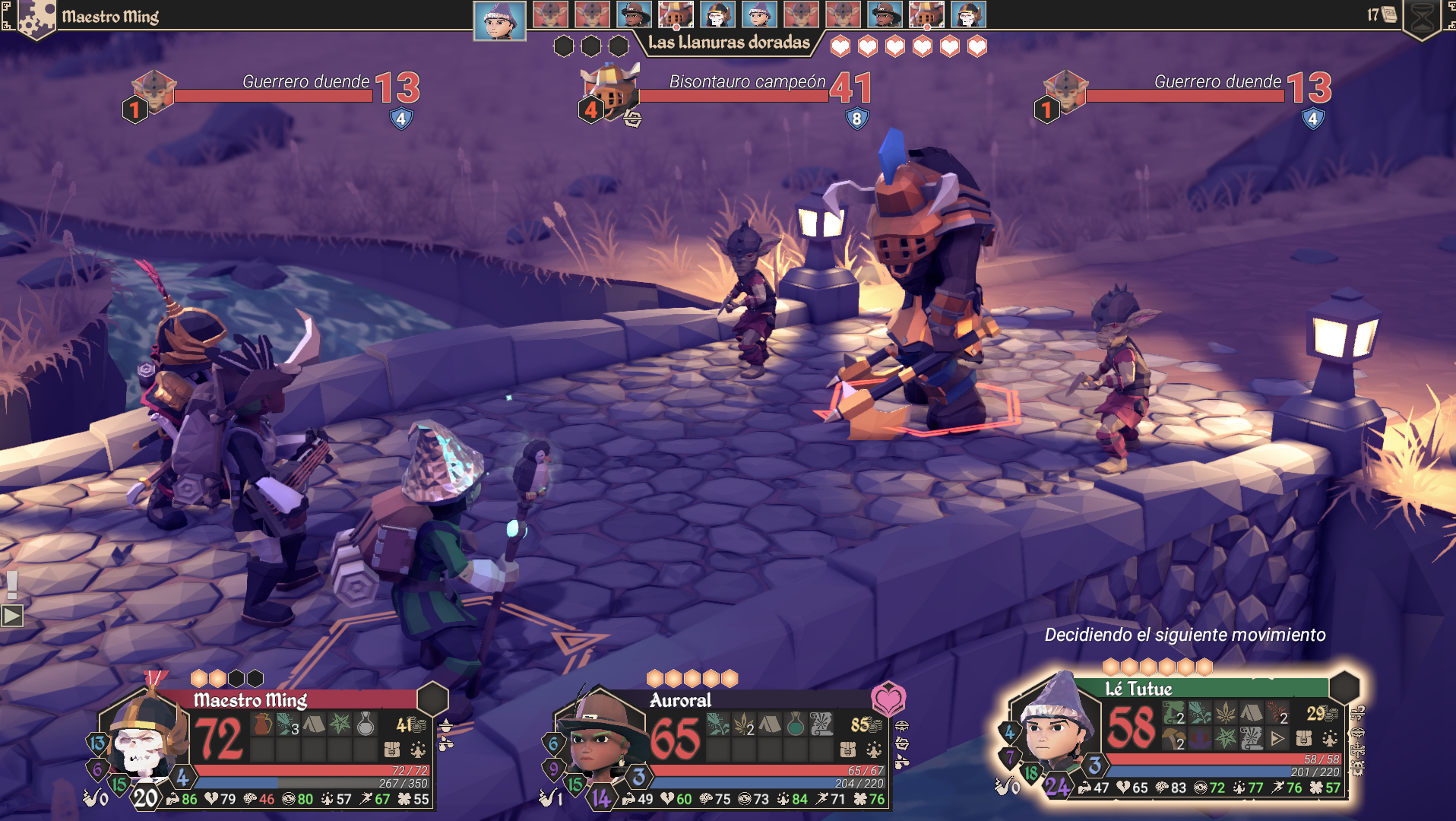Viewport: 1456px width, 821px height.
Task: Use Auroral's grey scroll item
Action: tap(821, 724)
